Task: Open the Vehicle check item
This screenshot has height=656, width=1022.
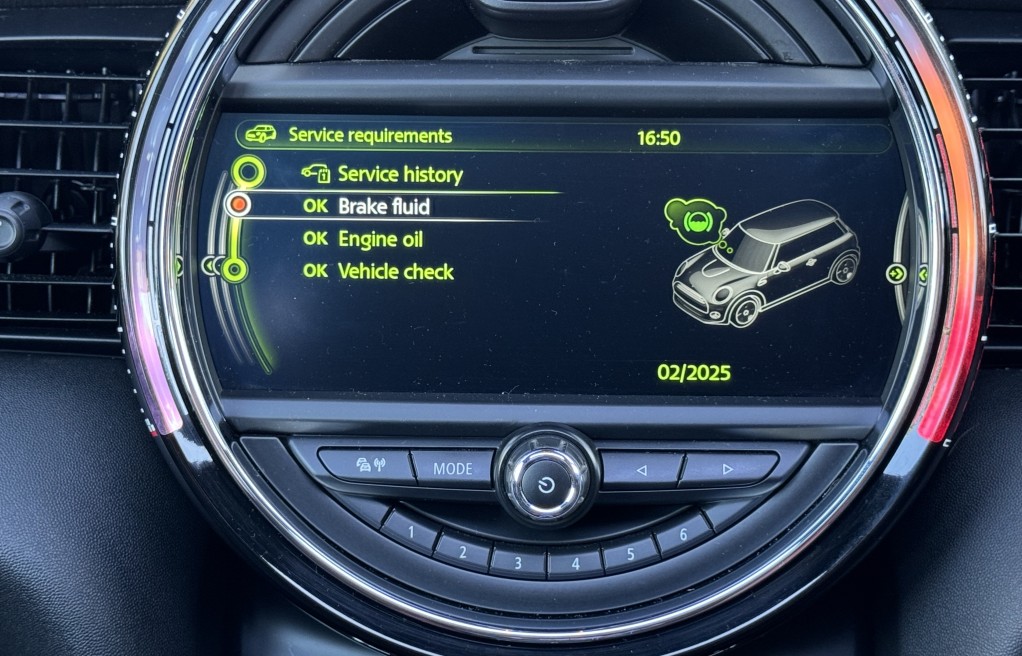Action: pos(395,272)
